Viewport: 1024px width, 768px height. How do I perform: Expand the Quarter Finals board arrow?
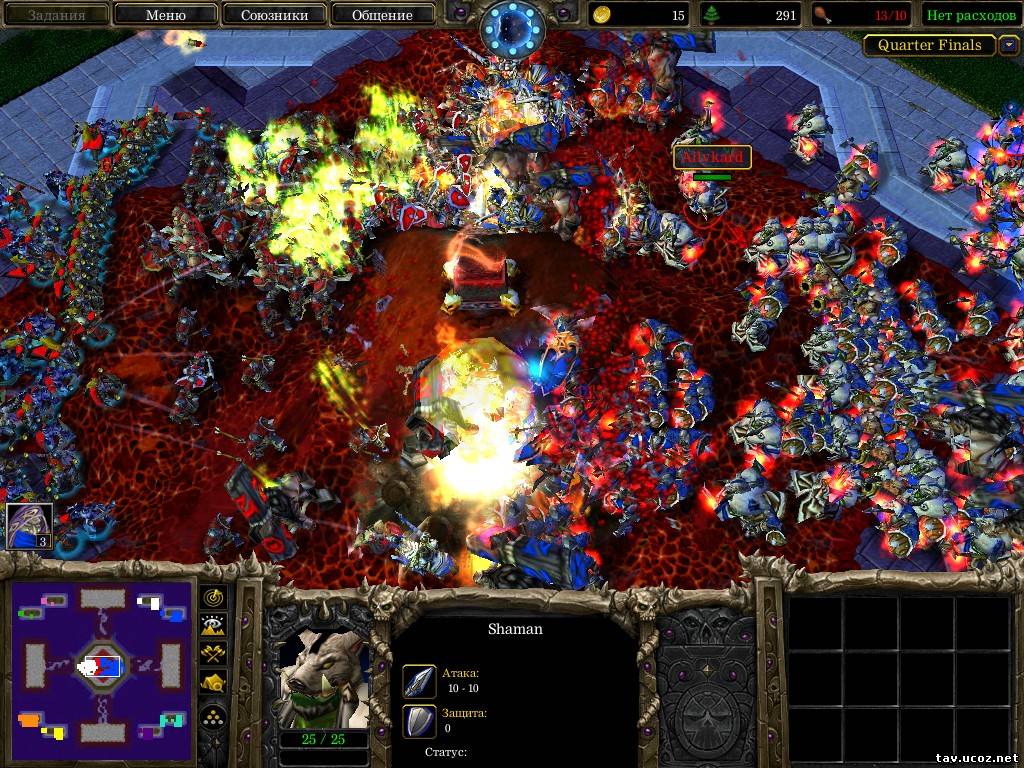pos(1009,45)
